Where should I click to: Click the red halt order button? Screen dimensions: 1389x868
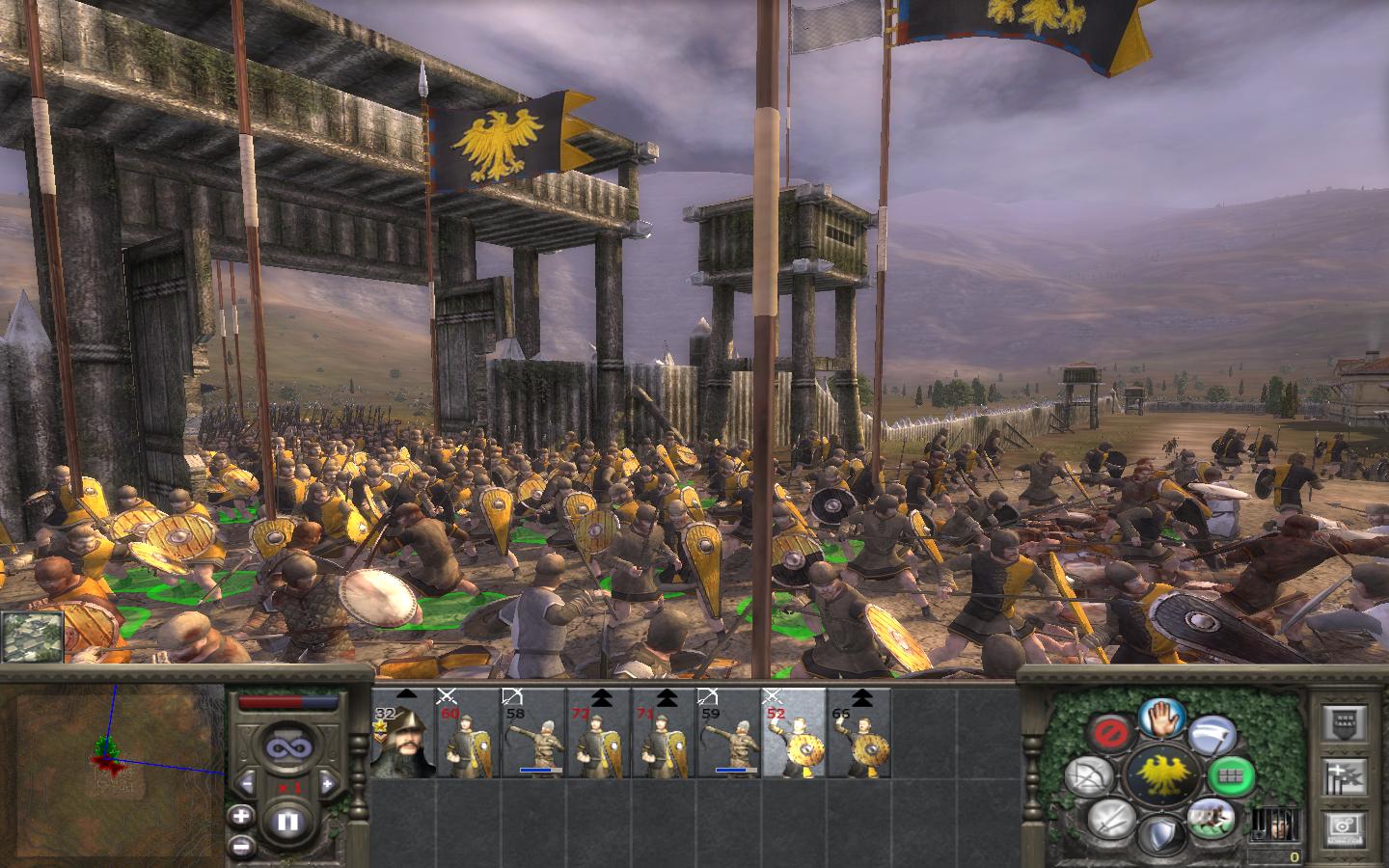pyautogui.click(x=1112, y=735)
